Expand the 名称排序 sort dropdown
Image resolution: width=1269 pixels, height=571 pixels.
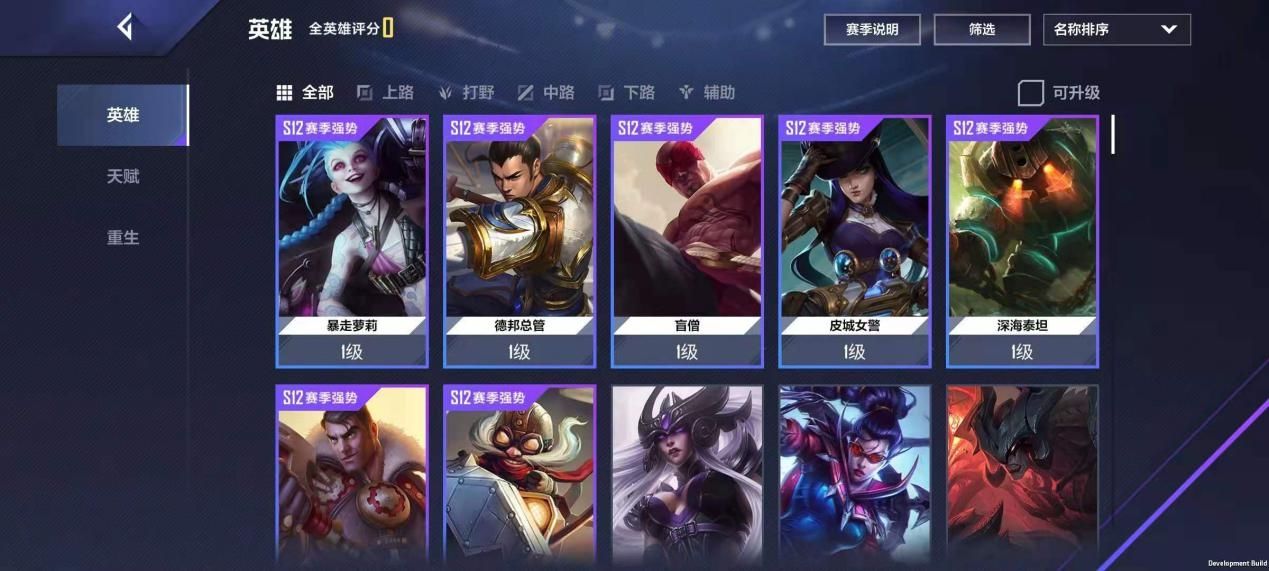[1116, 30]
